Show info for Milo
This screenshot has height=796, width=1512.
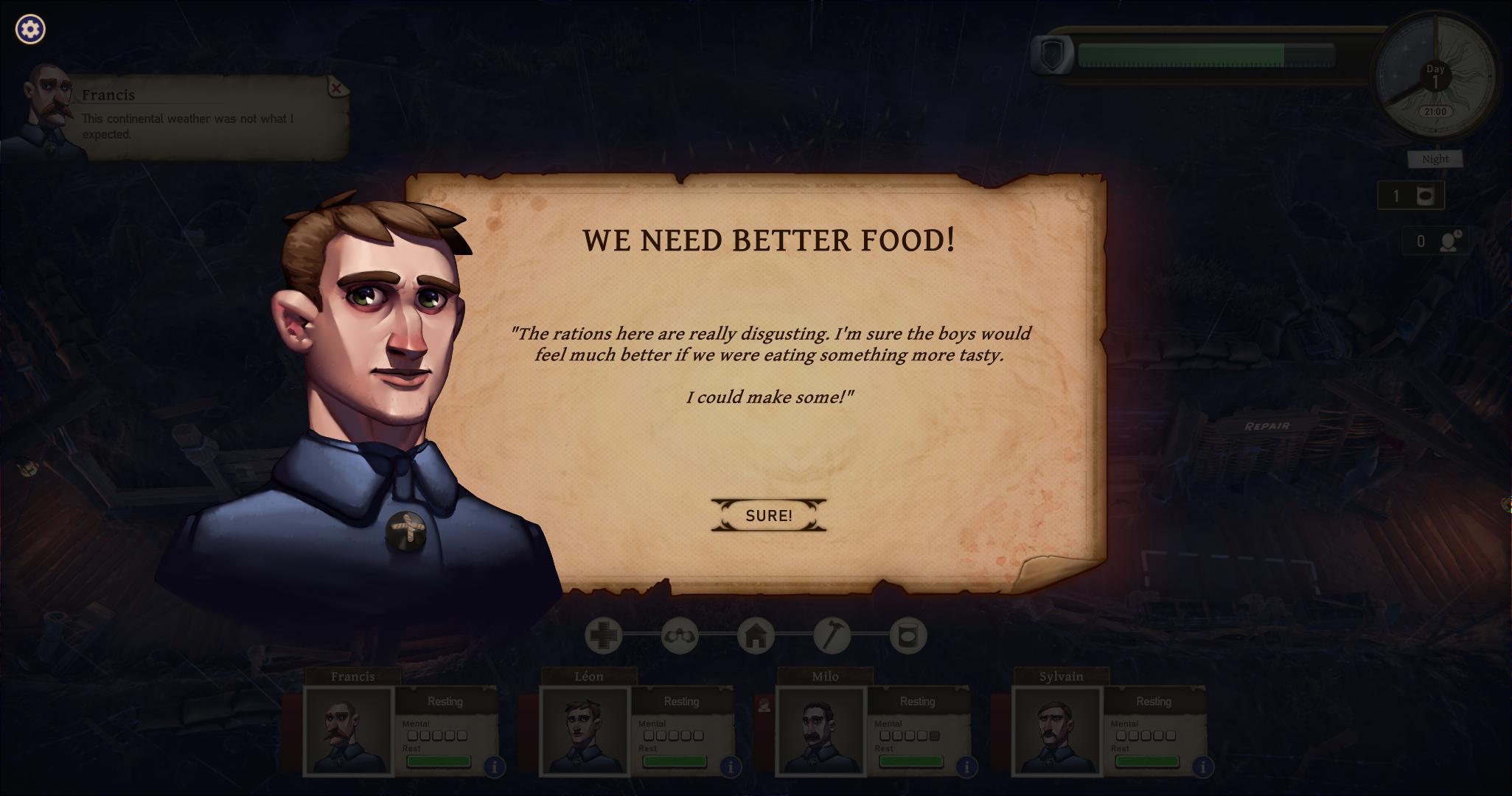click(966, 767)
